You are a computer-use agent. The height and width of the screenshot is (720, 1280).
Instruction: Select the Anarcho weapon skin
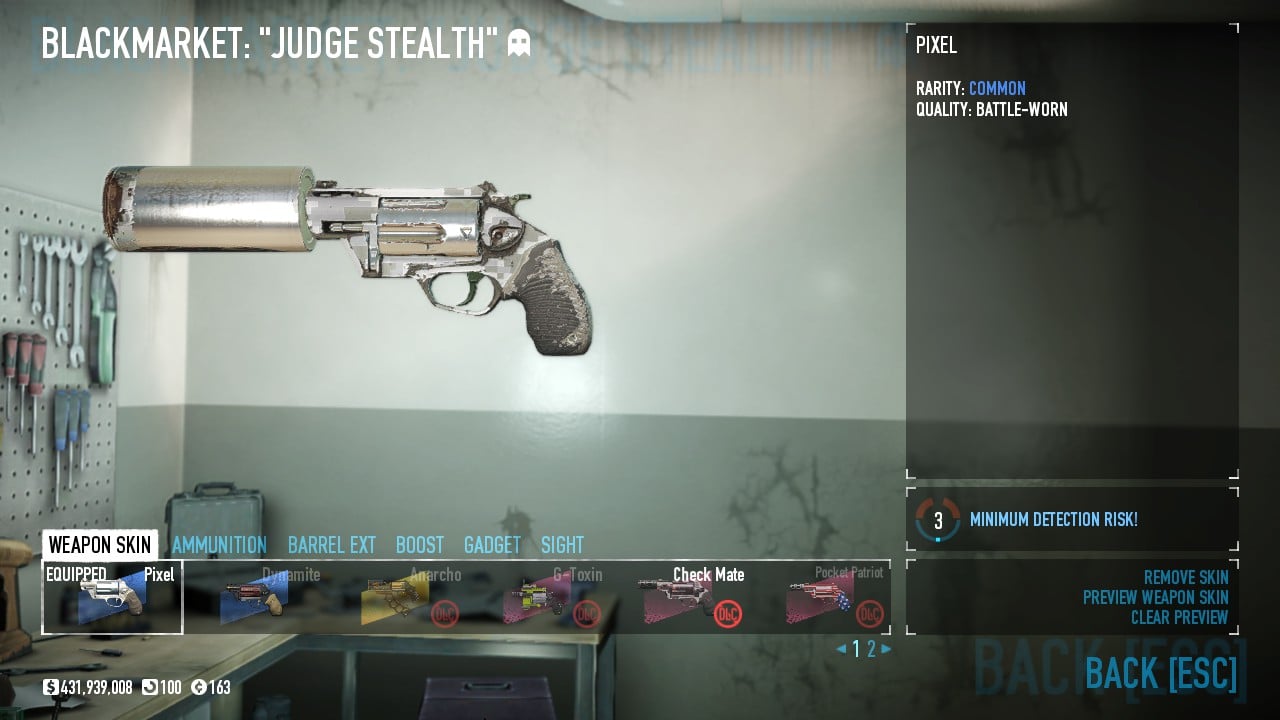click(396, 598)
